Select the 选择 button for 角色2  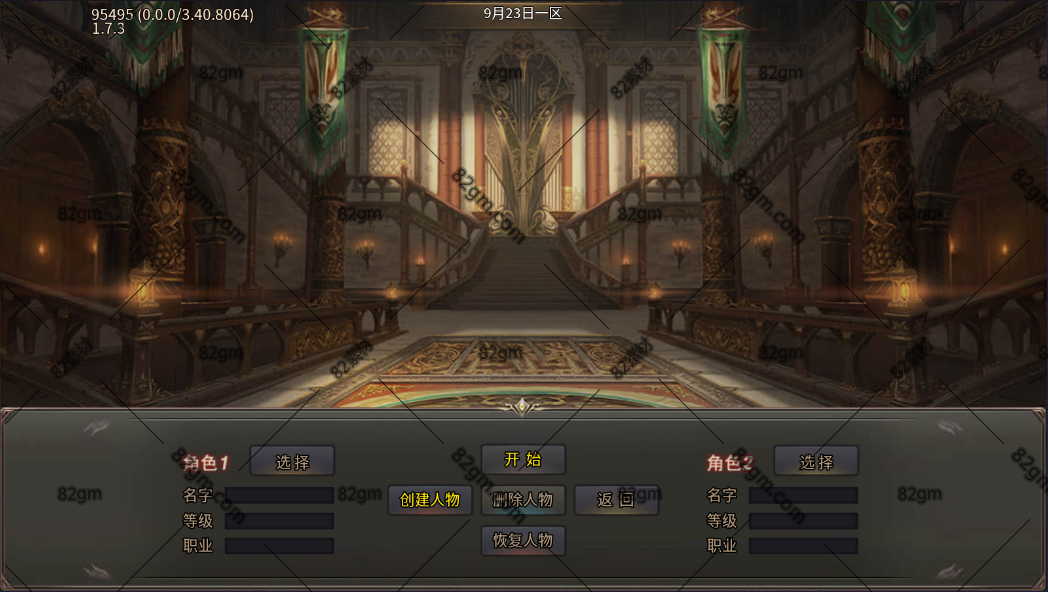point(816,461)
